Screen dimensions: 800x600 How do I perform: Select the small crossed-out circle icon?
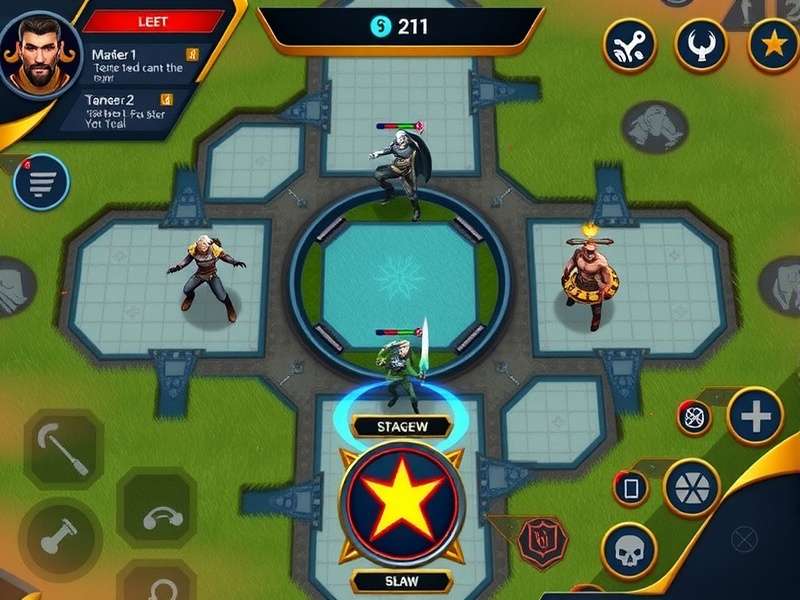[694, 417]
